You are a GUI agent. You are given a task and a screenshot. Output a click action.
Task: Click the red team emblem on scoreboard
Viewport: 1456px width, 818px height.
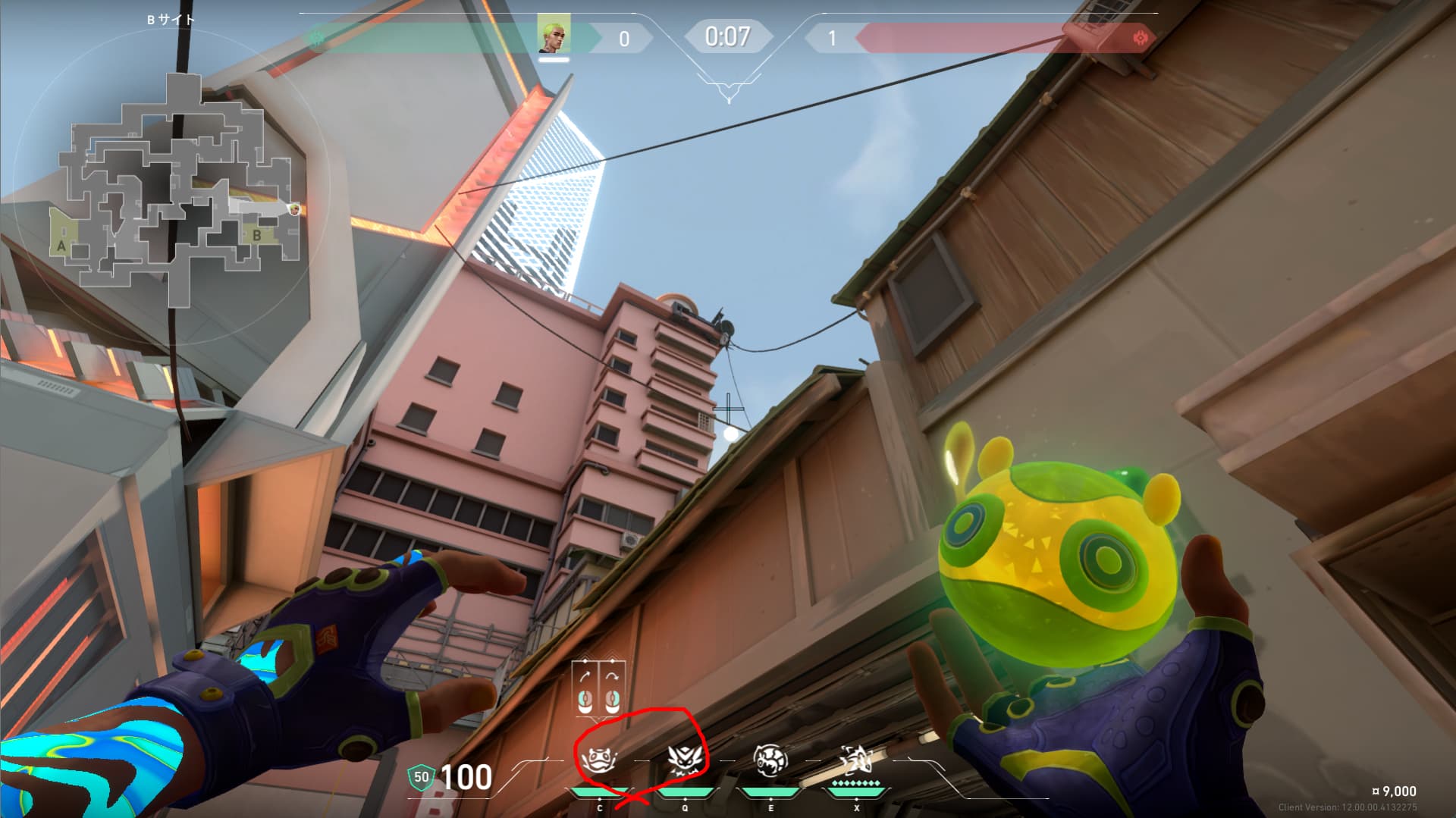[x=1139, y=37]
